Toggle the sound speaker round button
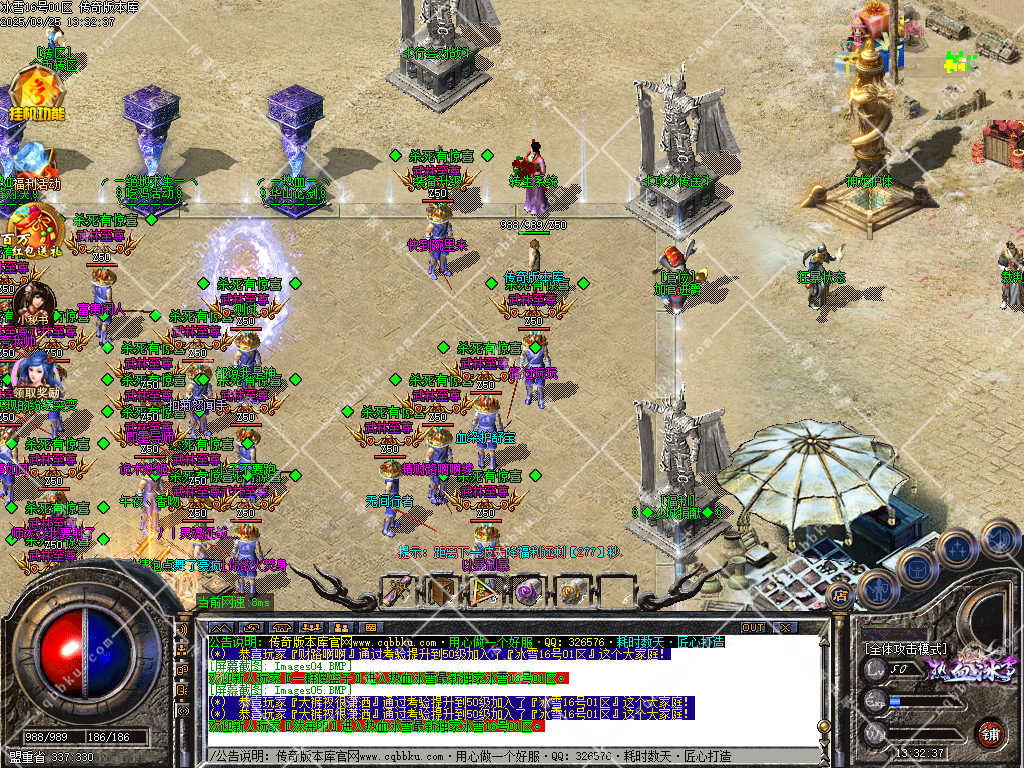Viewport: 1024px width, 768px height. 999,539
